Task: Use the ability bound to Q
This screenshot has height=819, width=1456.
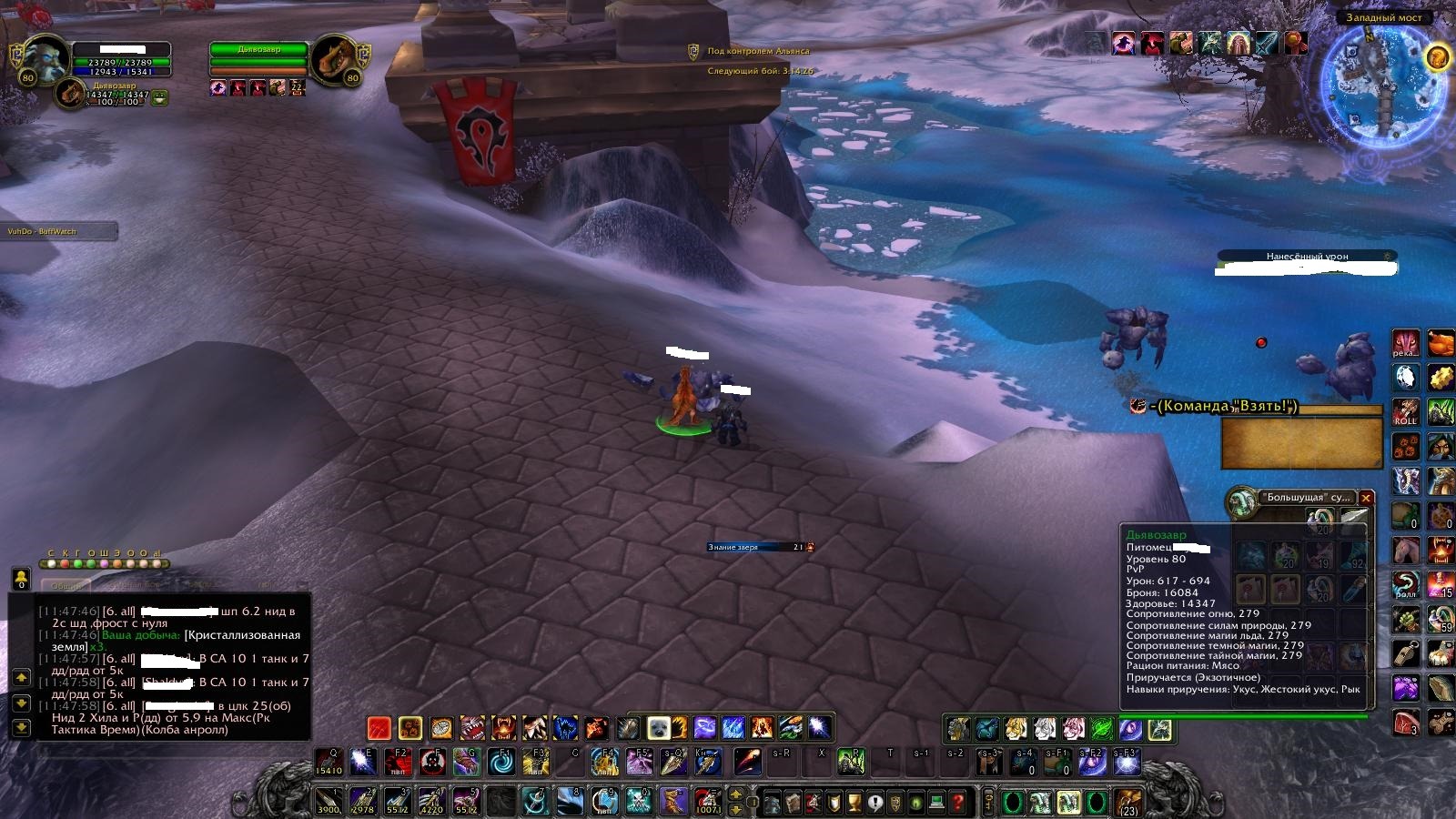Action: point(329,762)
